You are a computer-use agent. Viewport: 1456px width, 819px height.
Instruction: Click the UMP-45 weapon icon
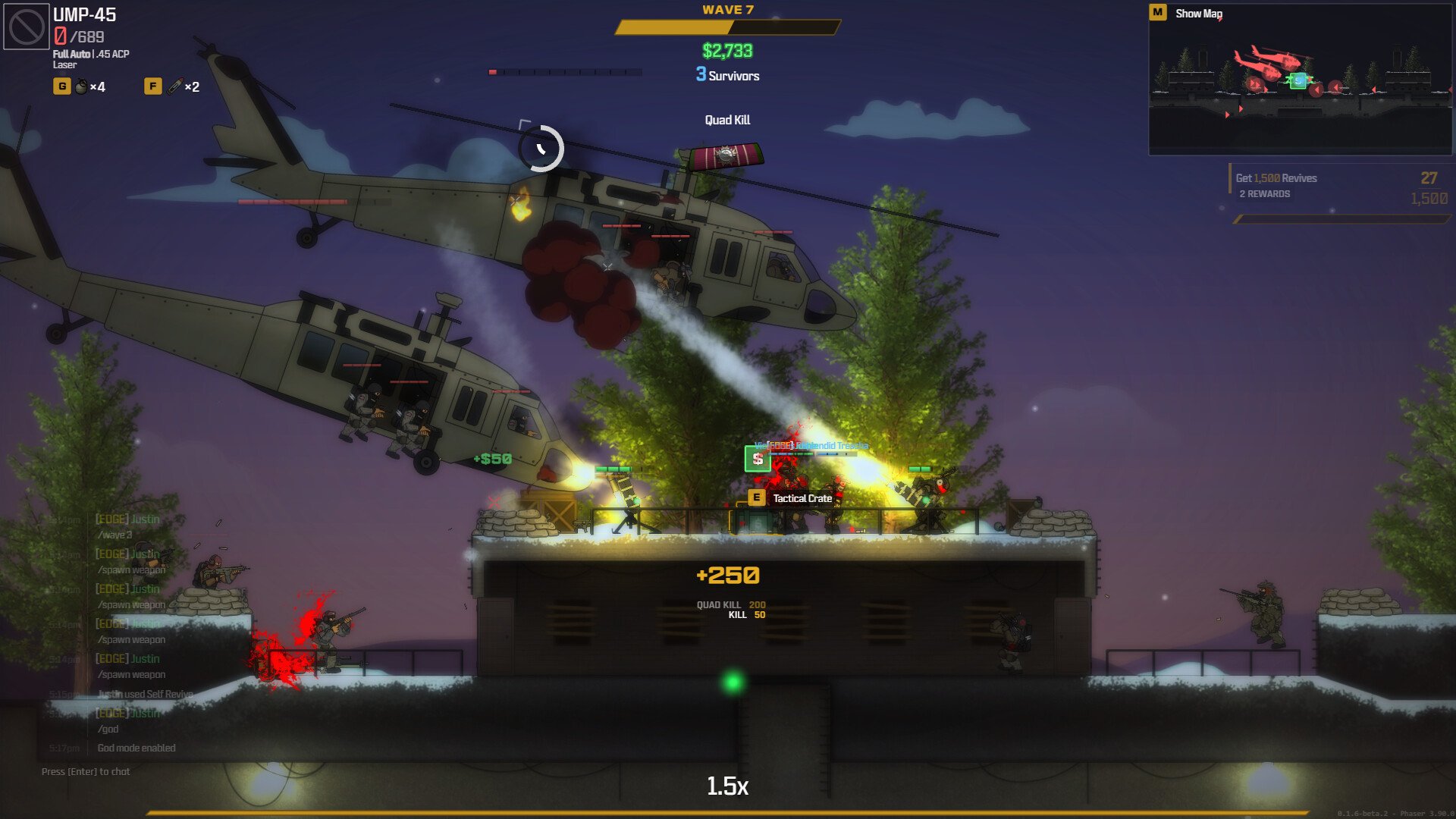(27, 27)
